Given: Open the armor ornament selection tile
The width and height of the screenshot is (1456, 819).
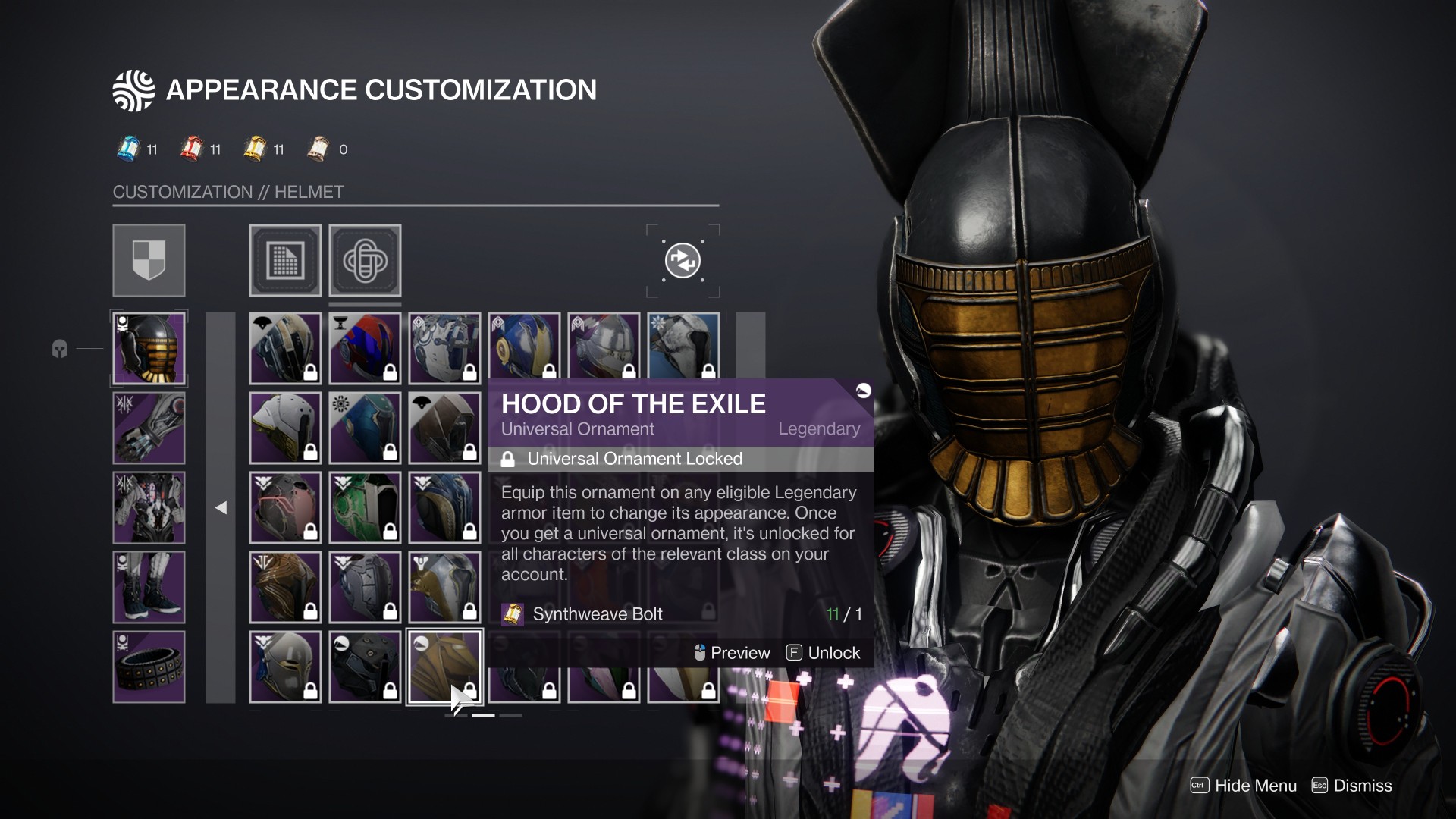Looking at the screenshot, I should click(x=365, y=260).
